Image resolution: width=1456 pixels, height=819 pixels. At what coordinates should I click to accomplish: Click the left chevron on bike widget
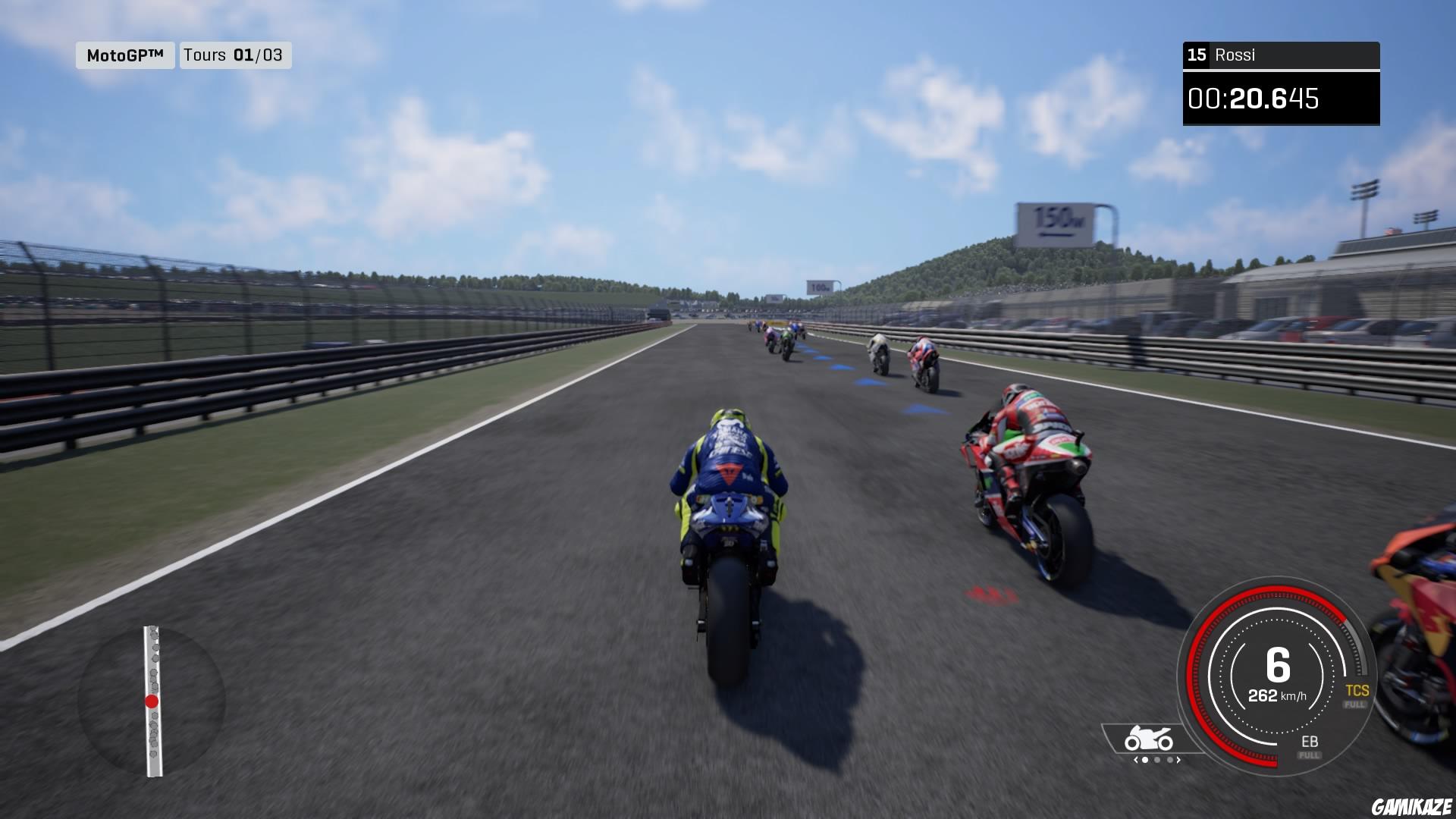pos(1134,758)
